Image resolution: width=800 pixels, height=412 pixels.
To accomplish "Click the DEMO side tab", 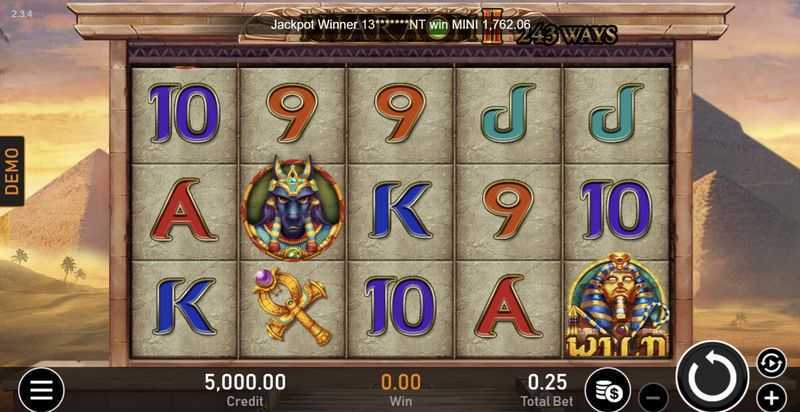I will (12, 171).
